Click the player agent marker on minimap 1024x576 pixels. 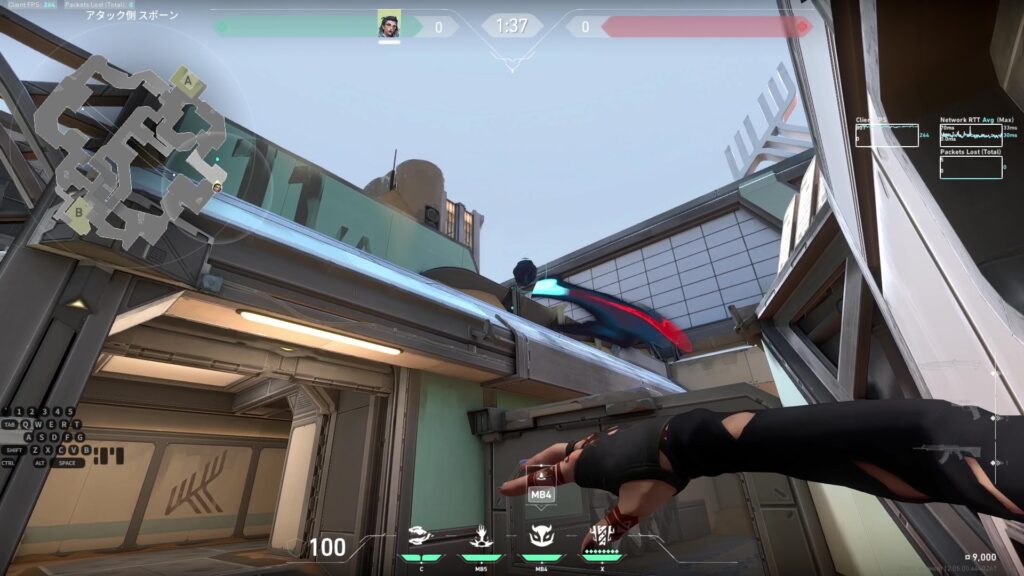(x=217, y=186)
